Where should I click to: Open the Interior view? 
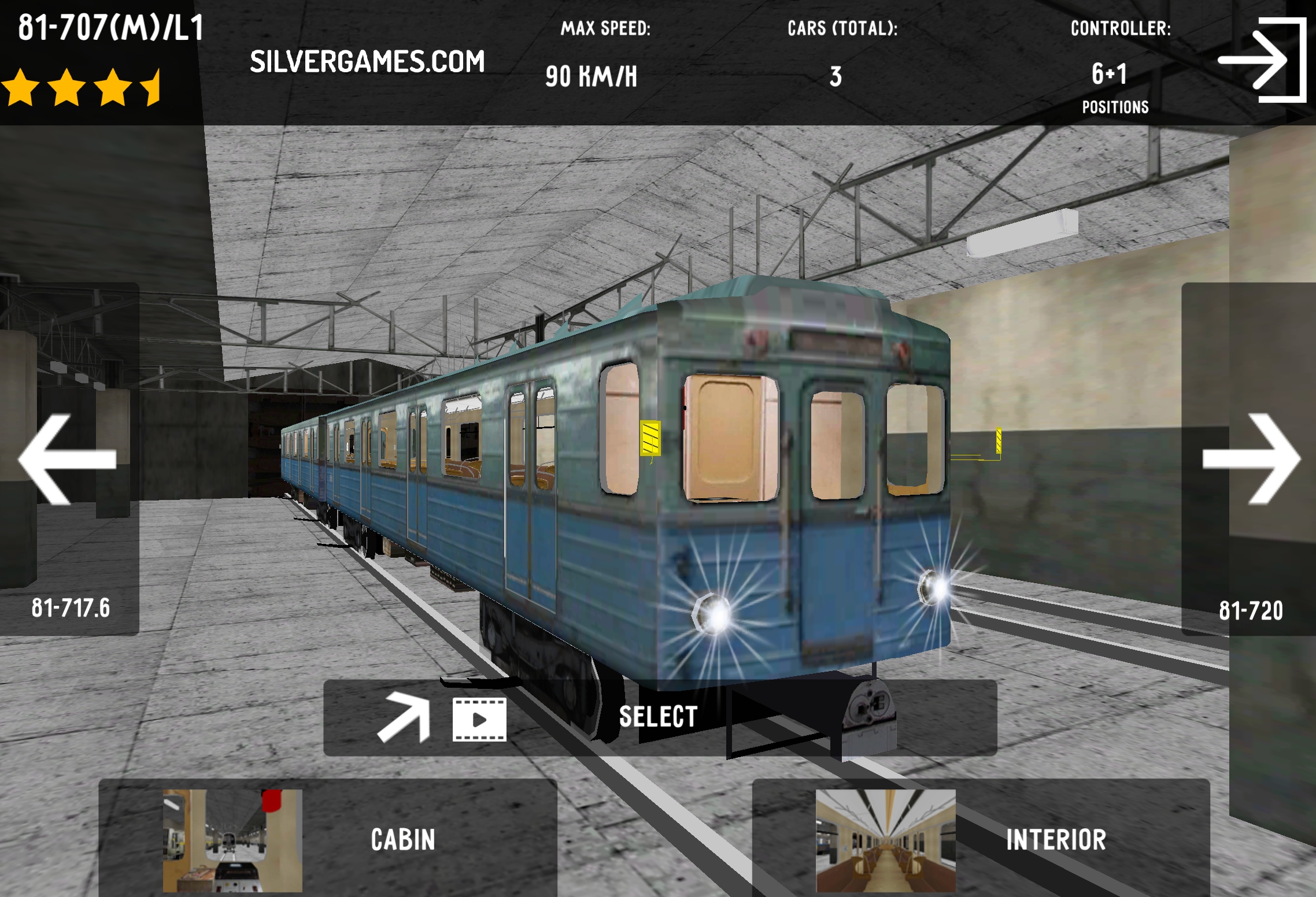click(x=980, y=839)
